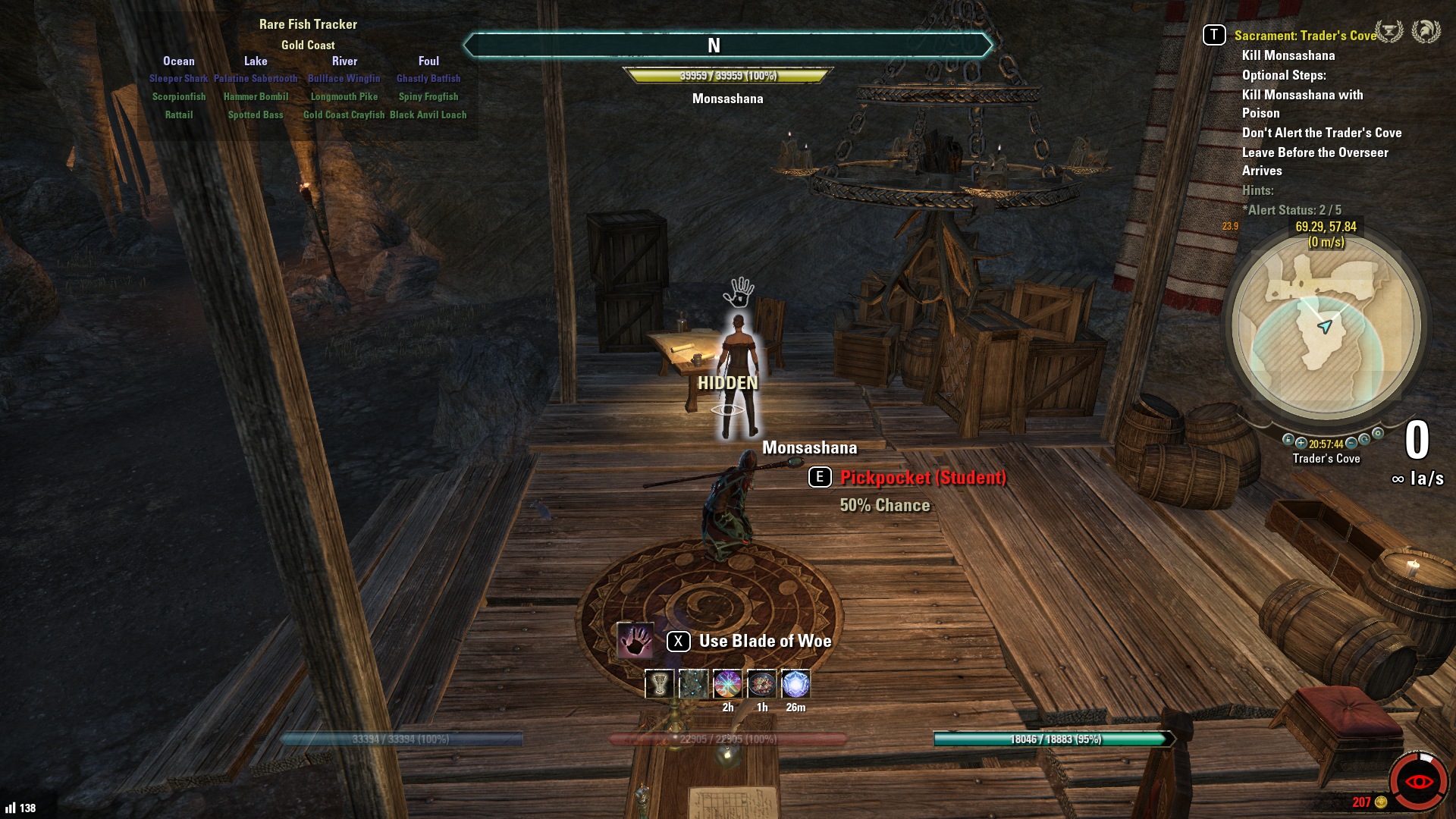Click the red eye stealth indicator
This screenshot has height=819, width=1456.
pyautogui.click(x=1418, y=781)
